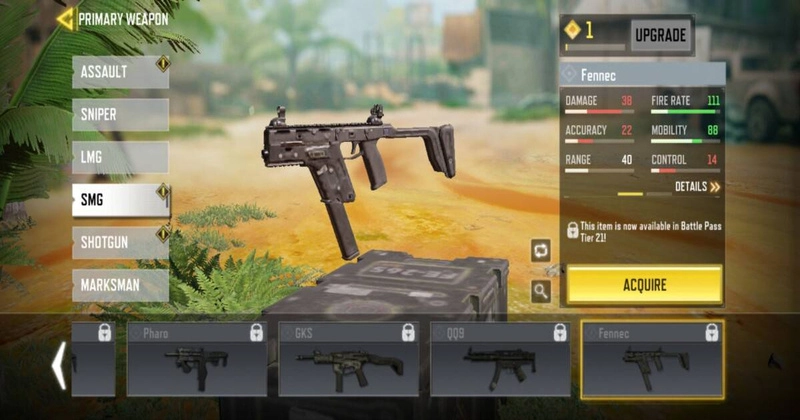The height and width of the screenshot is (420, 800).
Task: Click the rotate weapon view icon
Action: pos(541,250)
